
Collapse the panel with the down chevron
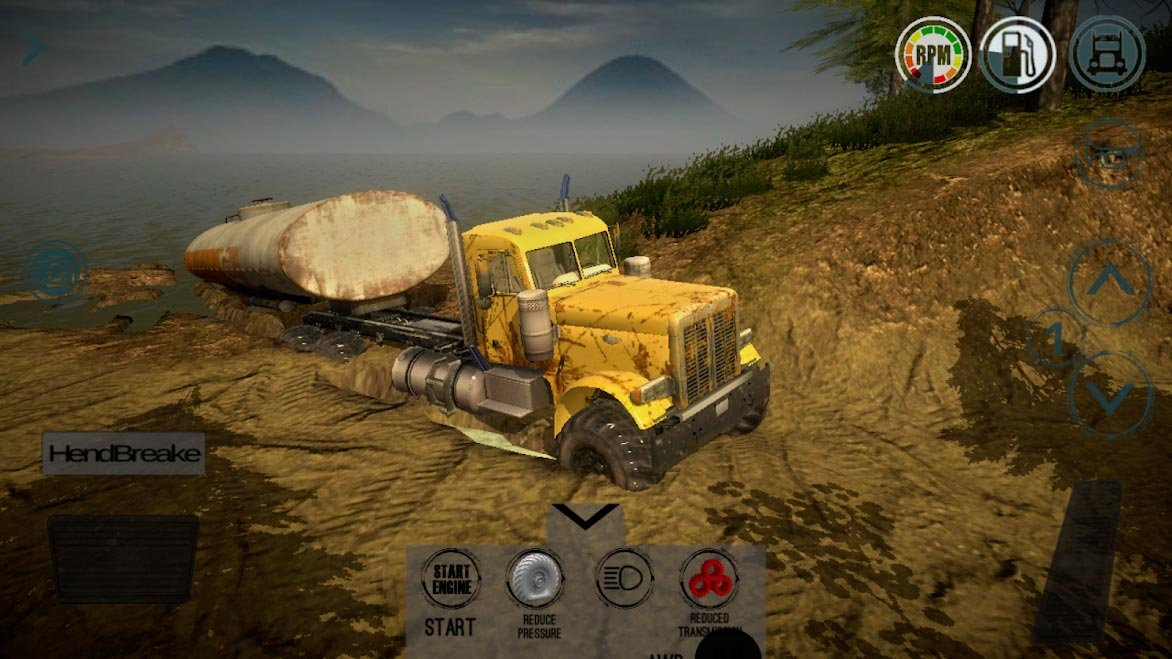point(585,517)
